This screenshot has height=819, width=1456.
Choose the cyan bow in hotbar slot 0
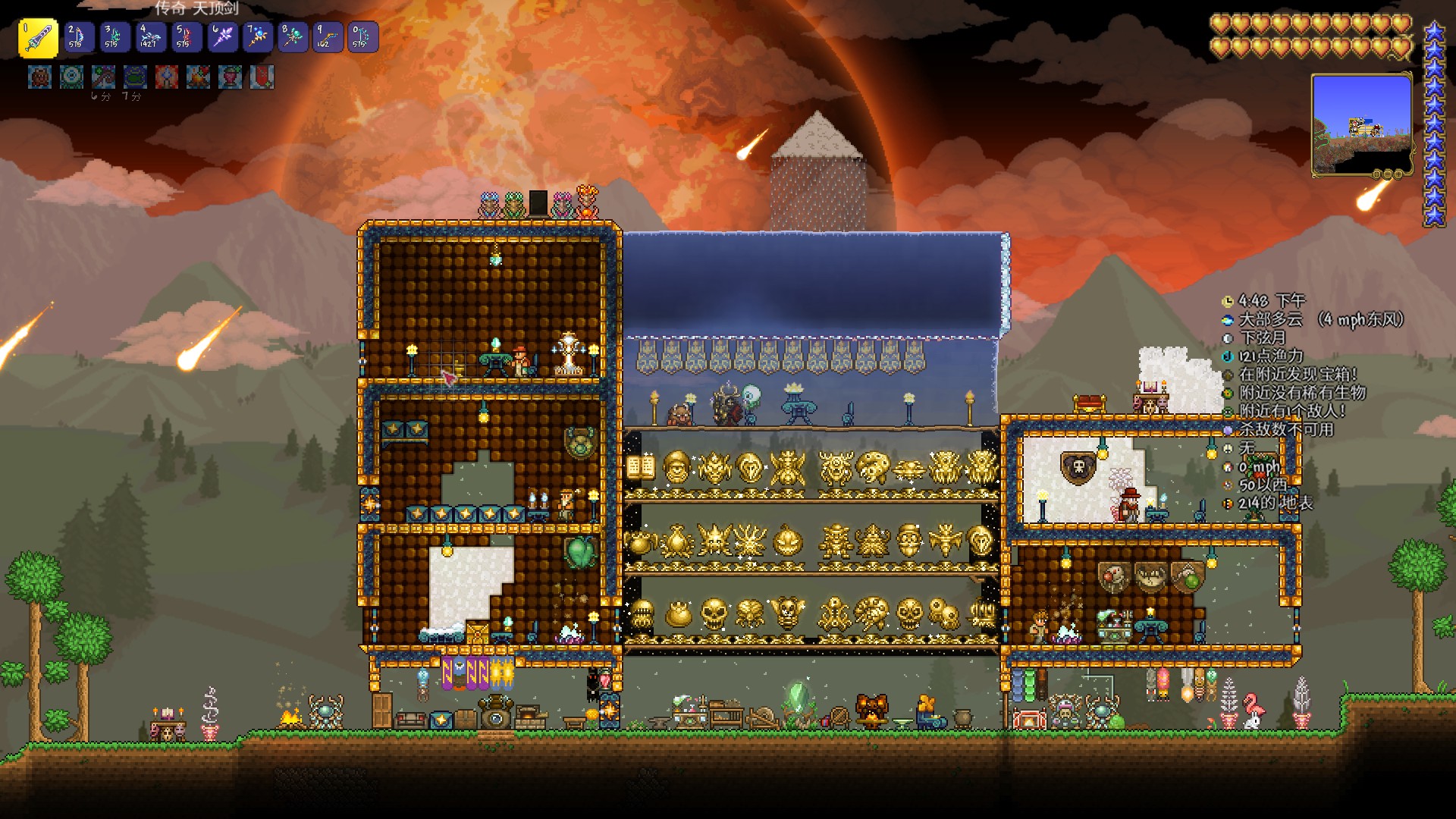362,37
